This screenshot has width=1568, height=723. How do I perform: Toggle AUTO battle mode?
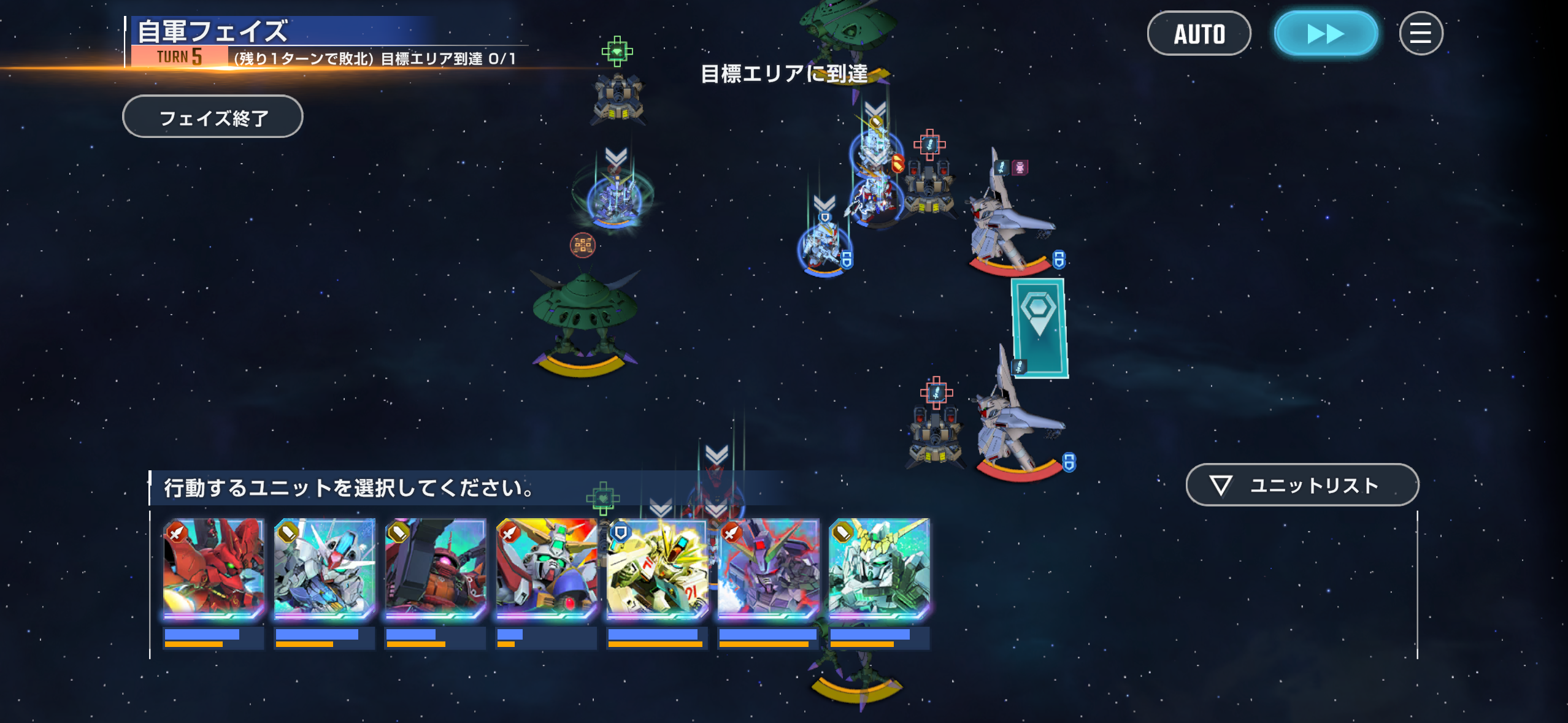(1199, 34)
